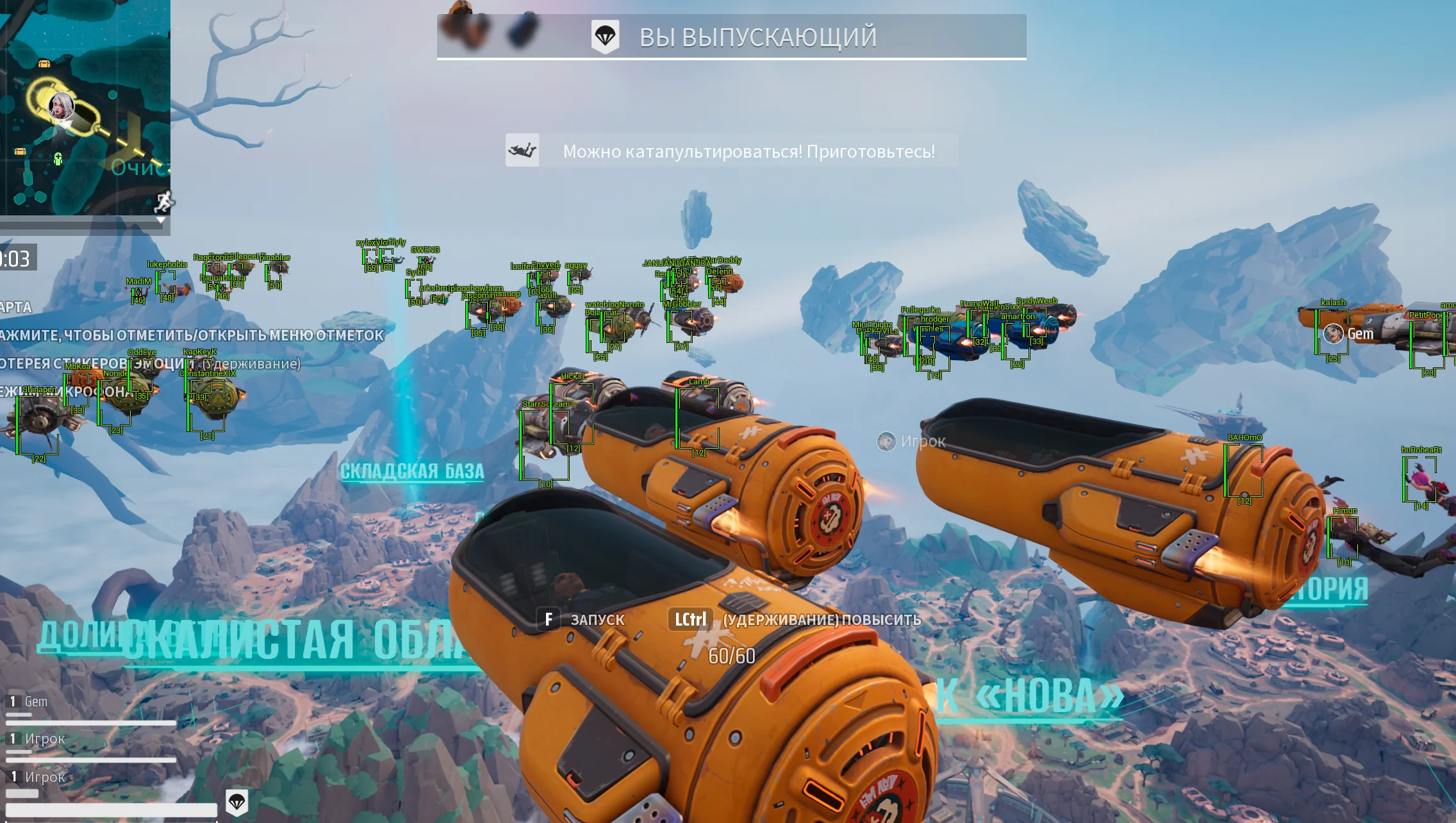Select the jumpmaster banner parachute icon
Viewport: 1456px width, 823px height.
coord(605,37)
